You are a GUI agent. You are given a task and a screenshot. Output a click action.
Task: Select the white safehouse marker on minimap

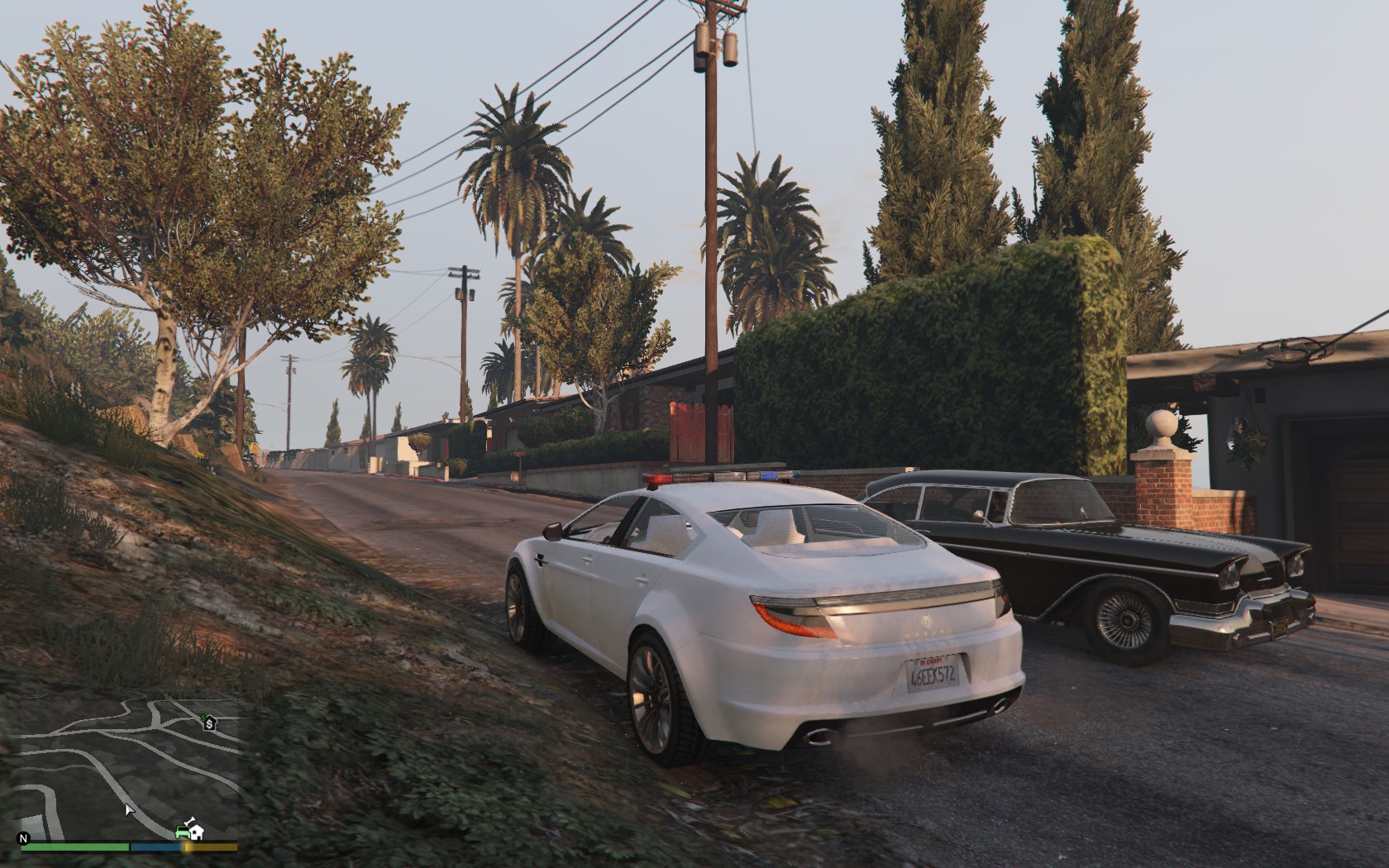pyautogui.click(x=196, y=833)
